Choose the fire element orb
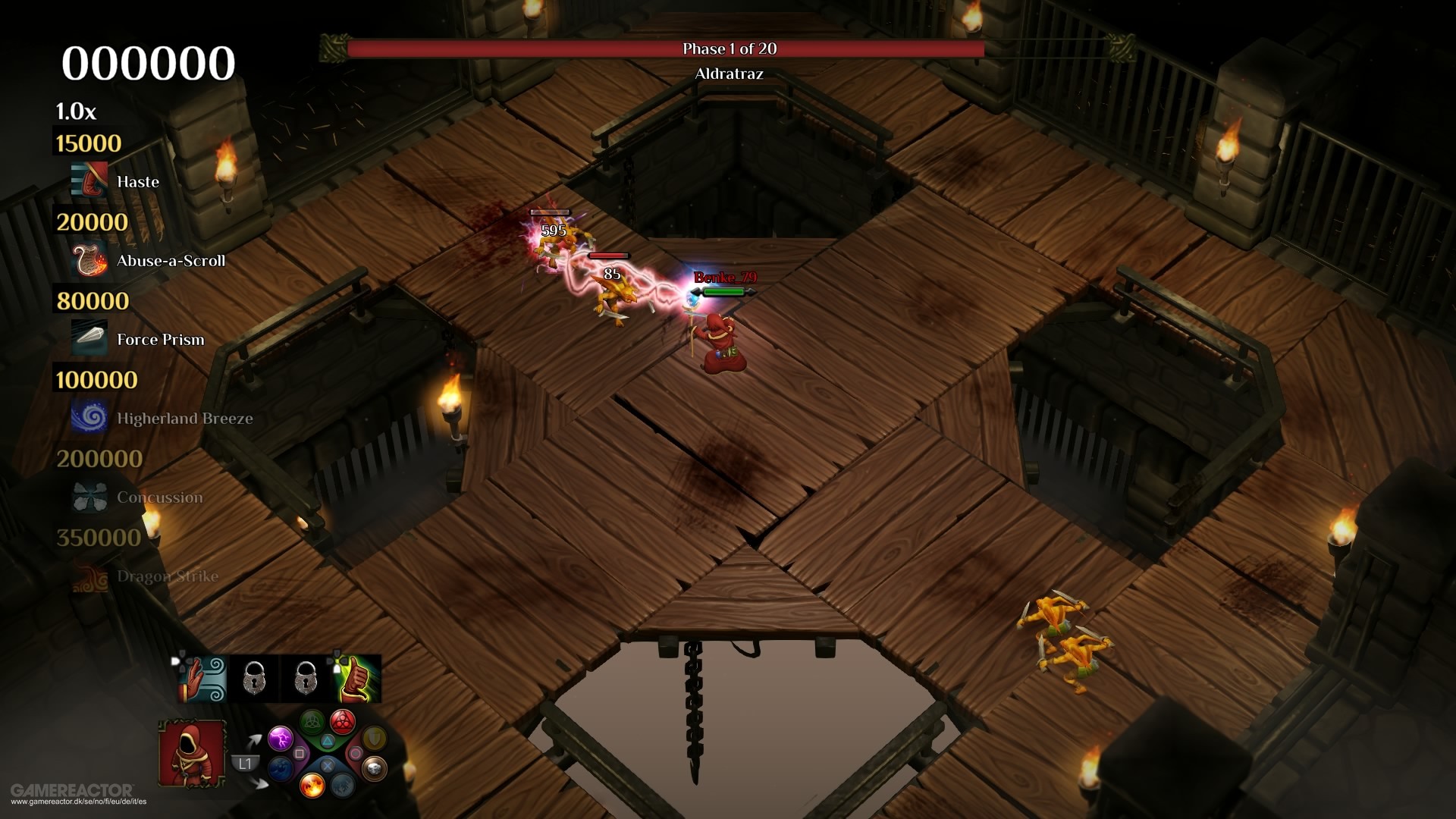Screen dimensions: 1456x819 pos(312,786)
